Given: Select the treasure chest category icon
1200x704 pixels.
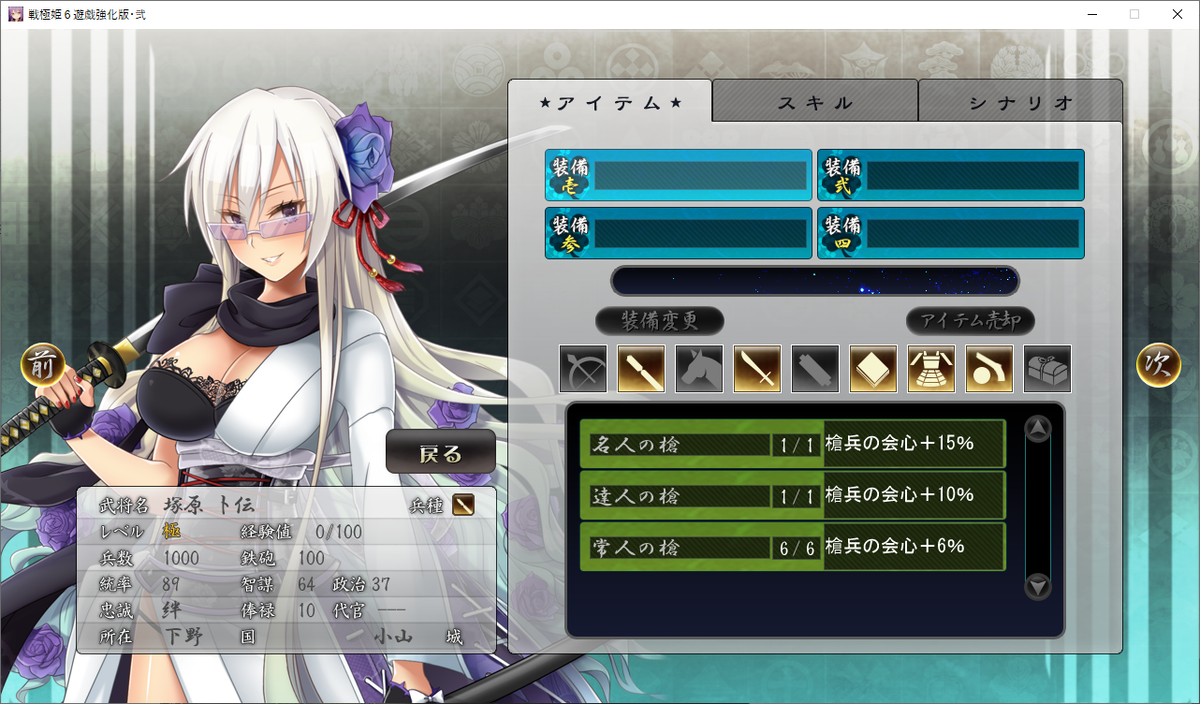Looking at the screenshot, I should (x=1047, y=369).
